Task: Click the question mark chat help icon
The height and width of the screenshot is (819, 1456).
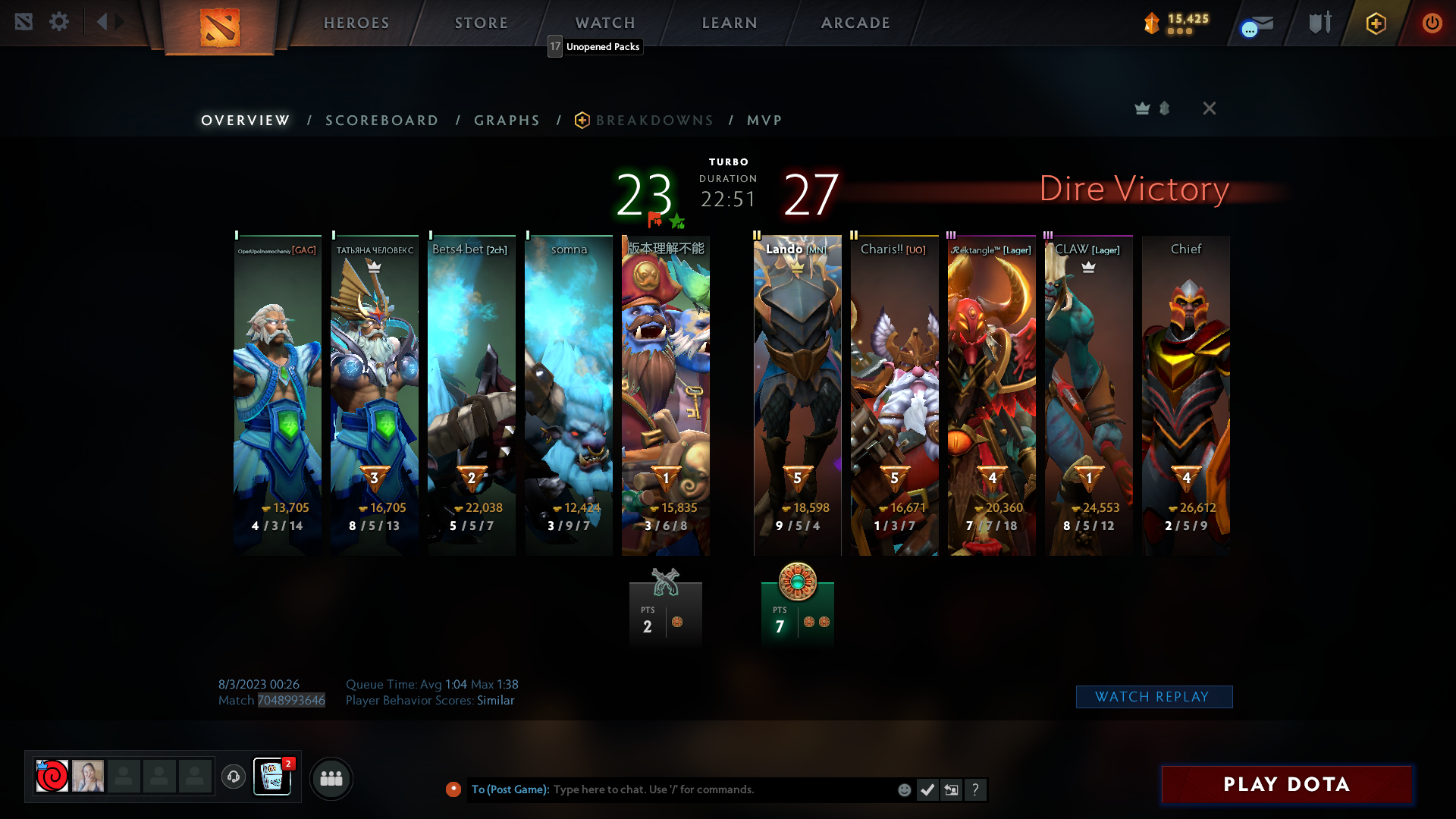Action: [x=976, y=789]
